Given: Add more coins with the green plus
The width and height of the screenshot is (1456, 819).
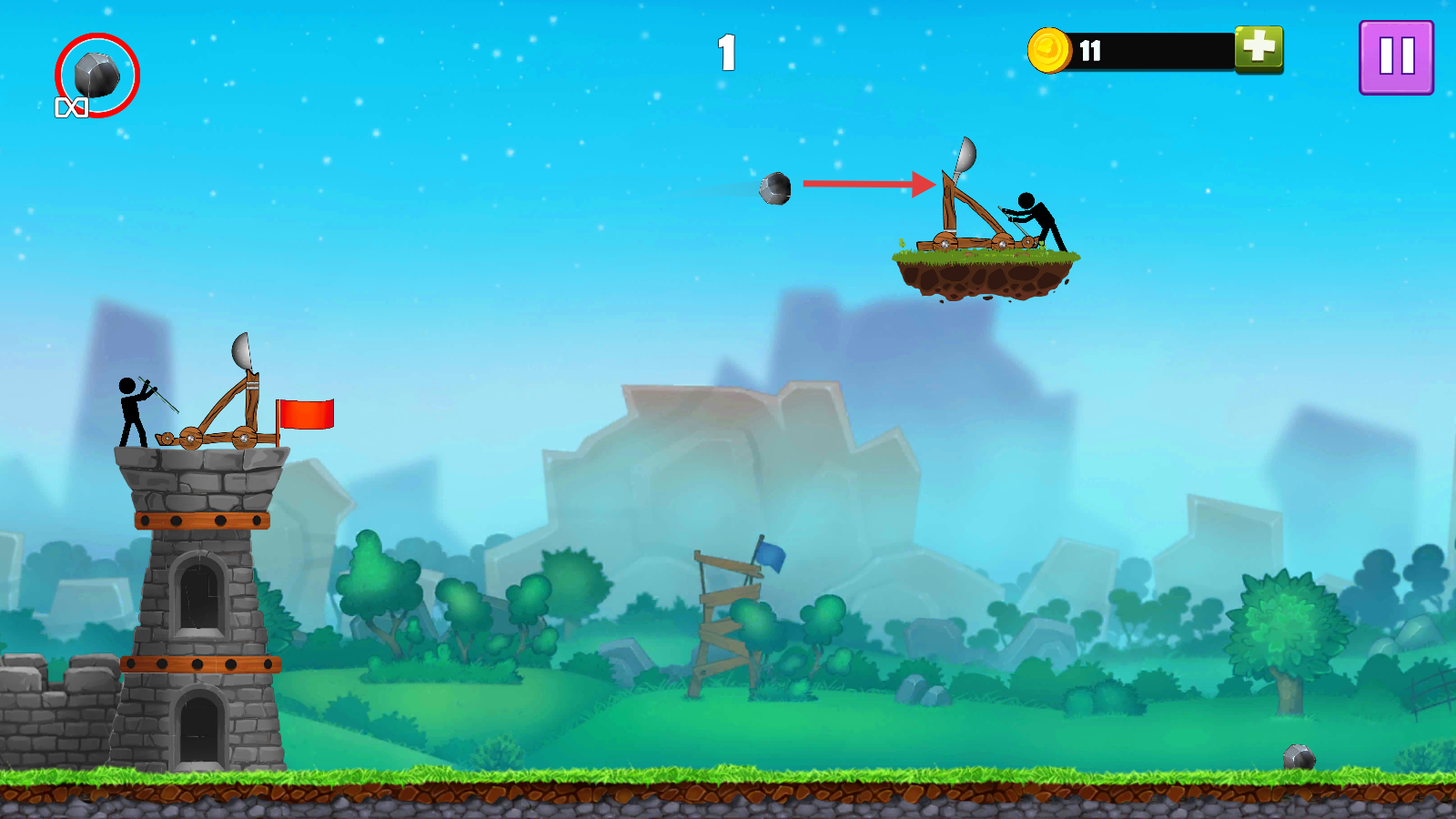Looking at the screenshot, I should [x=1259, y=48].
